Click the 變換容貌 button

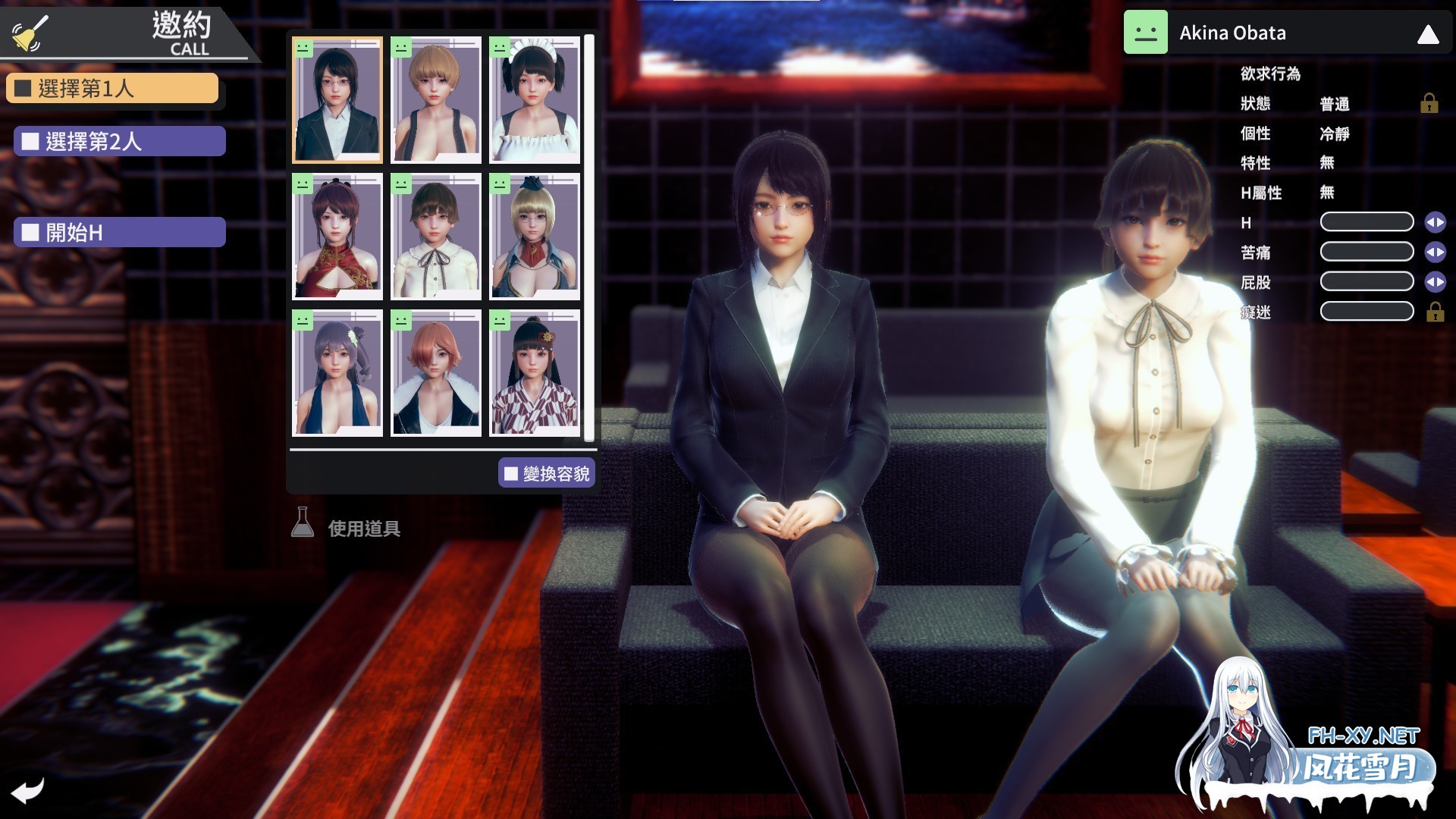[x=547, y=472]
